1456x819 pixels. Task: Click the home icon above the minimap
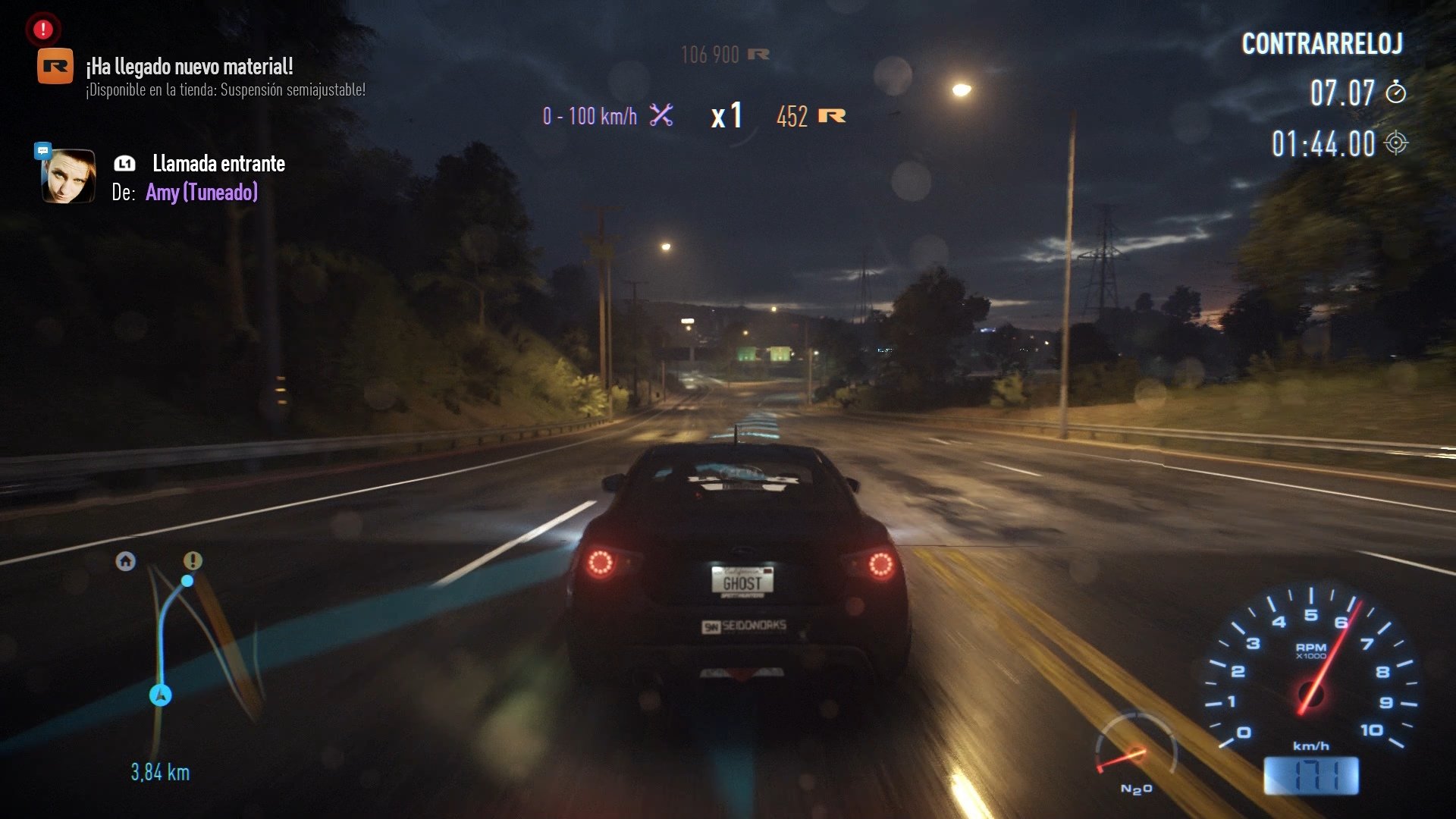pyautogui.click(x=123, y=560)
